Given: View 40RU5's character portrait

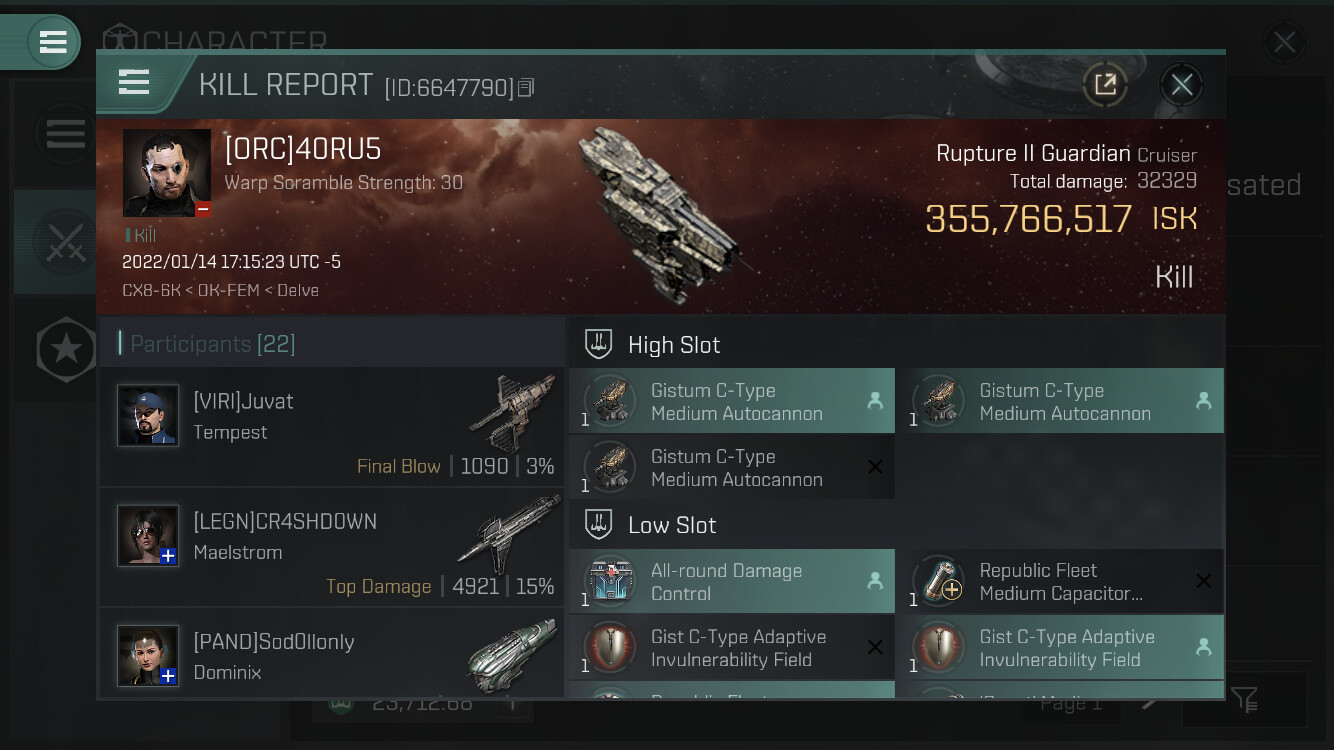Looking at the screenshot, I should [x=167, y=173].
